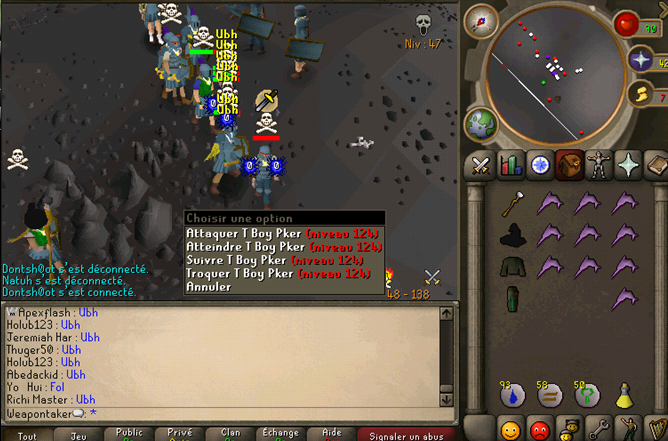Viewport: 668px width, 441px height.
Task: Click the Signaler un abus button
Action: click(x=408, y=434)
